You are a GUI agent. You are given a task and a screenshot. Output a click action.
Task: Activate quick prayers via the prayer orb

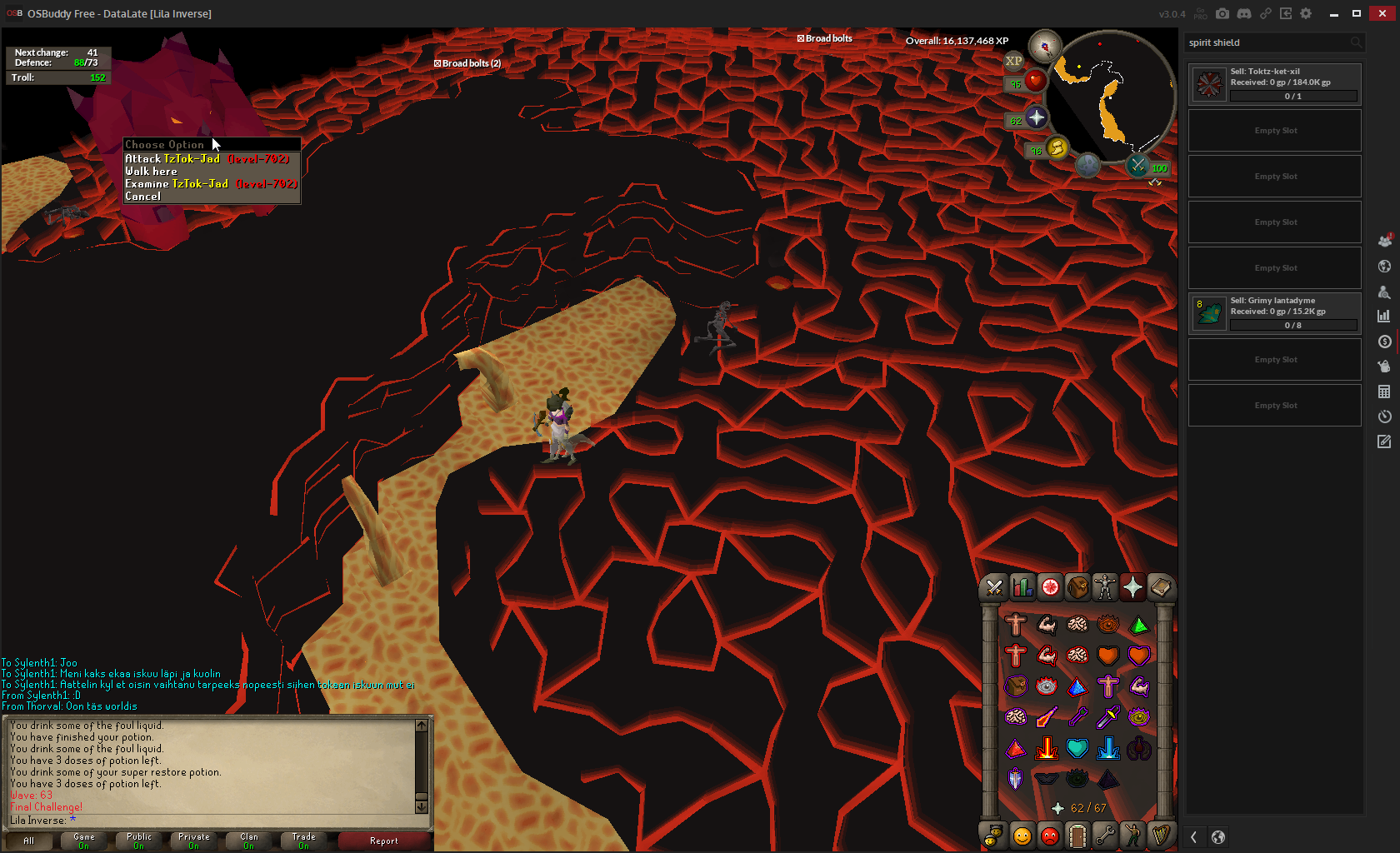1036,118
